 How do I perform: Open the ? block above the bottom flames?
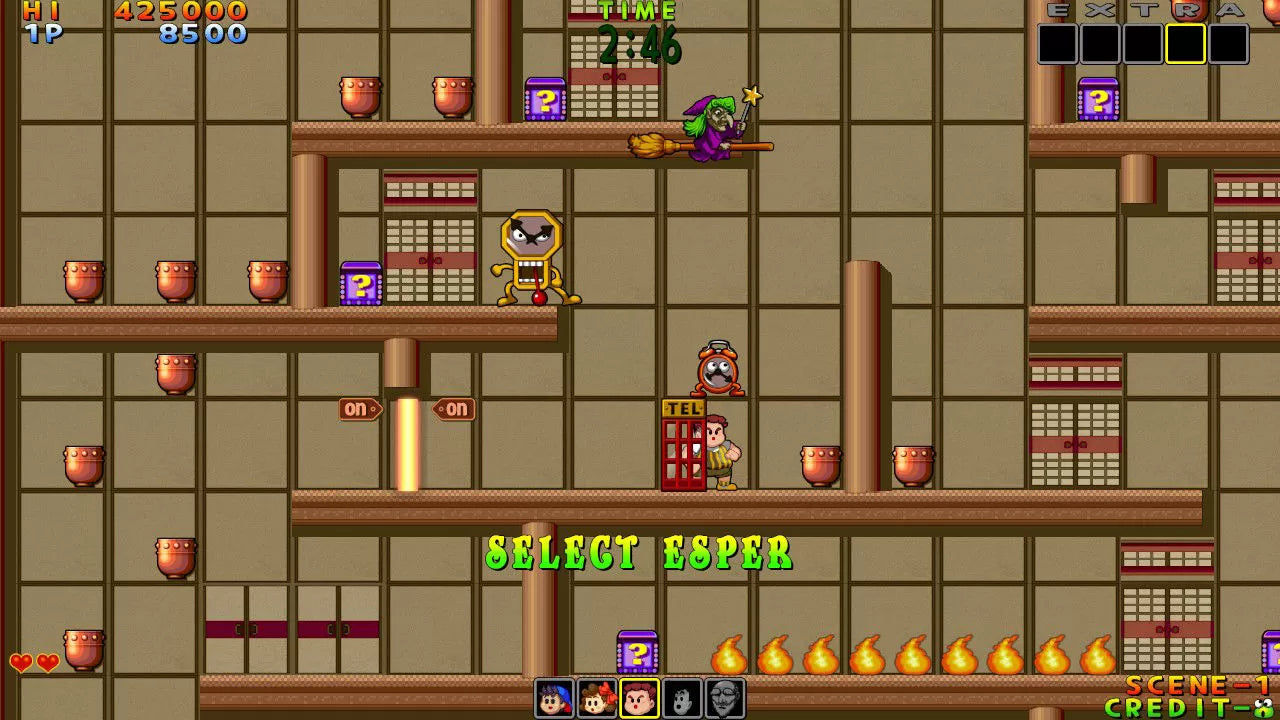click(x=639, y=651)
